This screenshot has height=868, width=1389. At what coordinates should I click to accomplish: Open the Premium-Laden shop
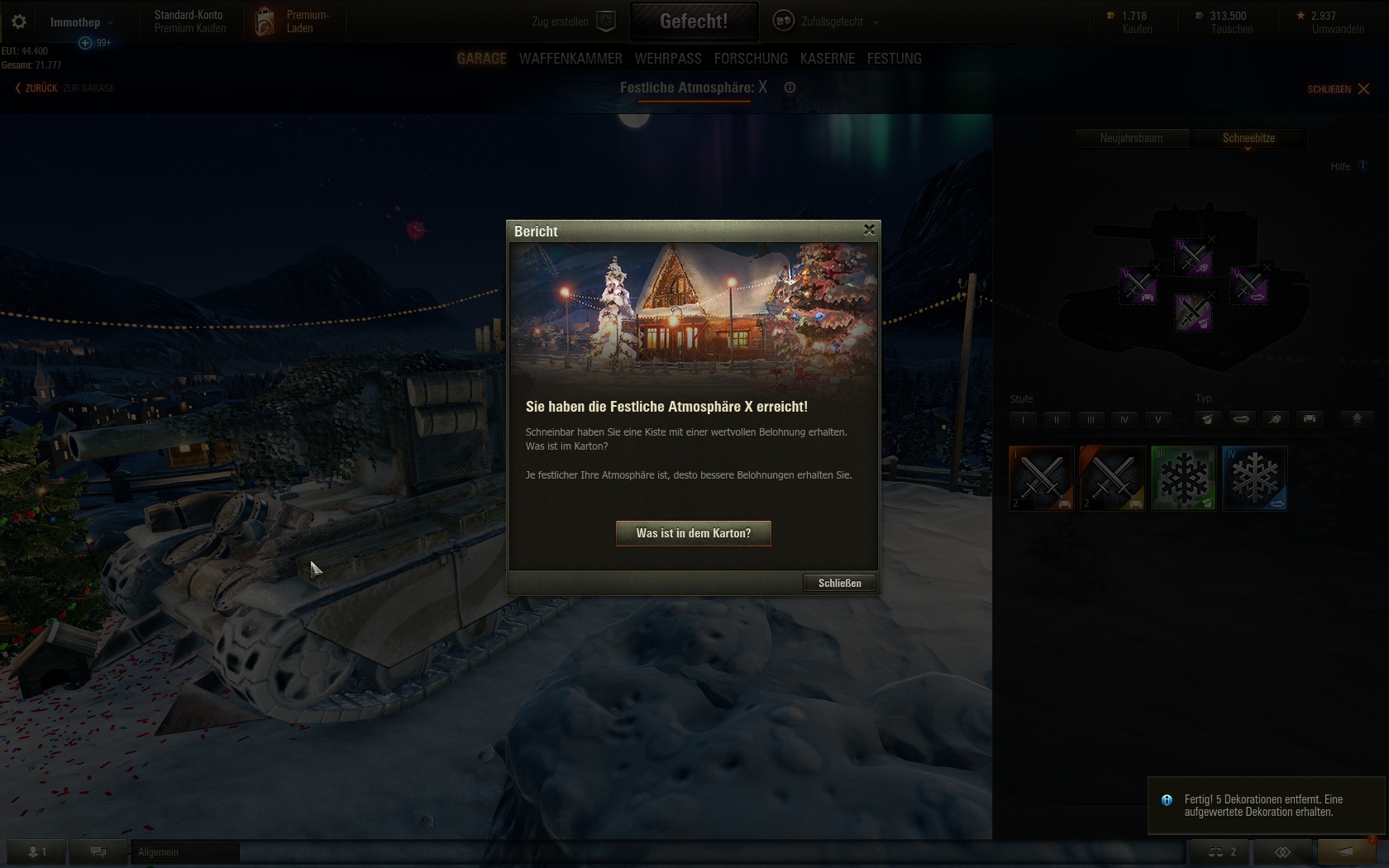click(x=298, y=21)
